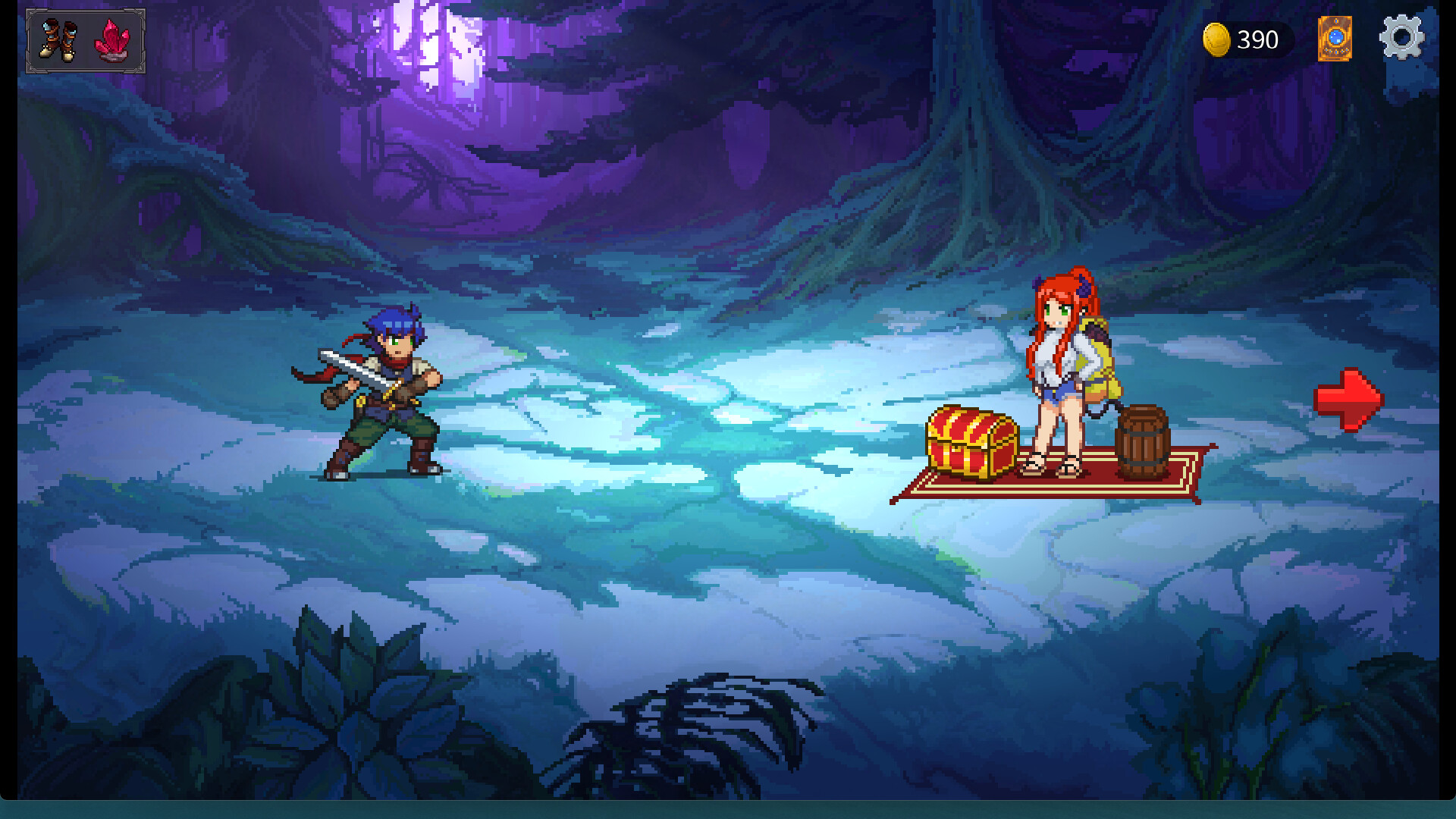Select the red crystal item in the inventory
Image resolution: width=1456 pixels, height=819 pixels.
click(112, 42)
